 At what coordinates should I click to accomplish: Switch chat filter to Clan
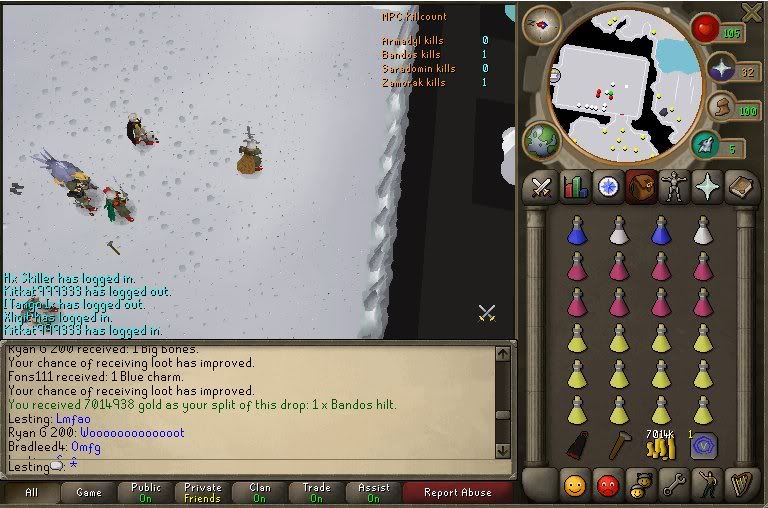[x=259, y=493]
